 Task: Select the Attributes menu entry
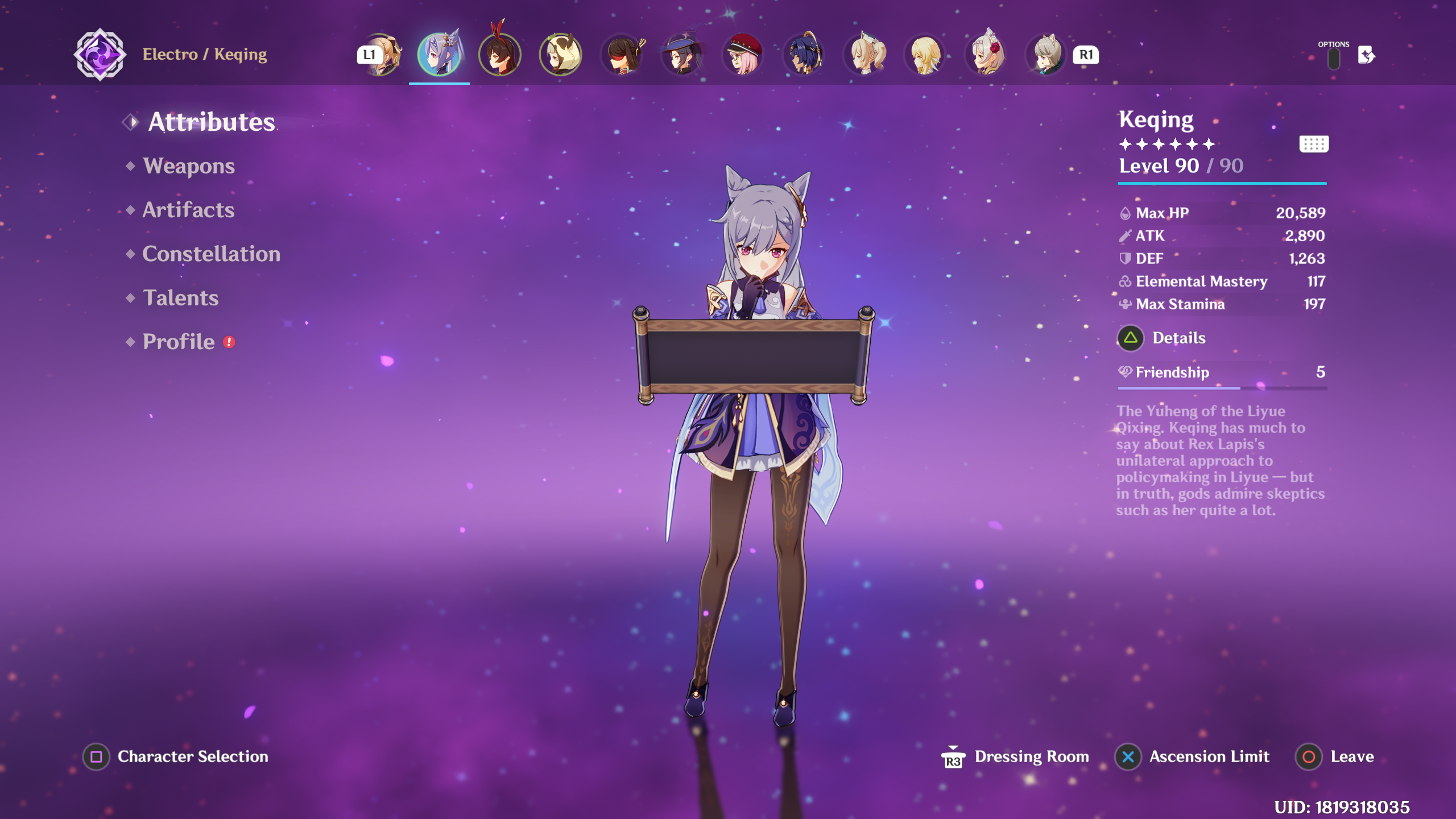(x=211, y=122)
